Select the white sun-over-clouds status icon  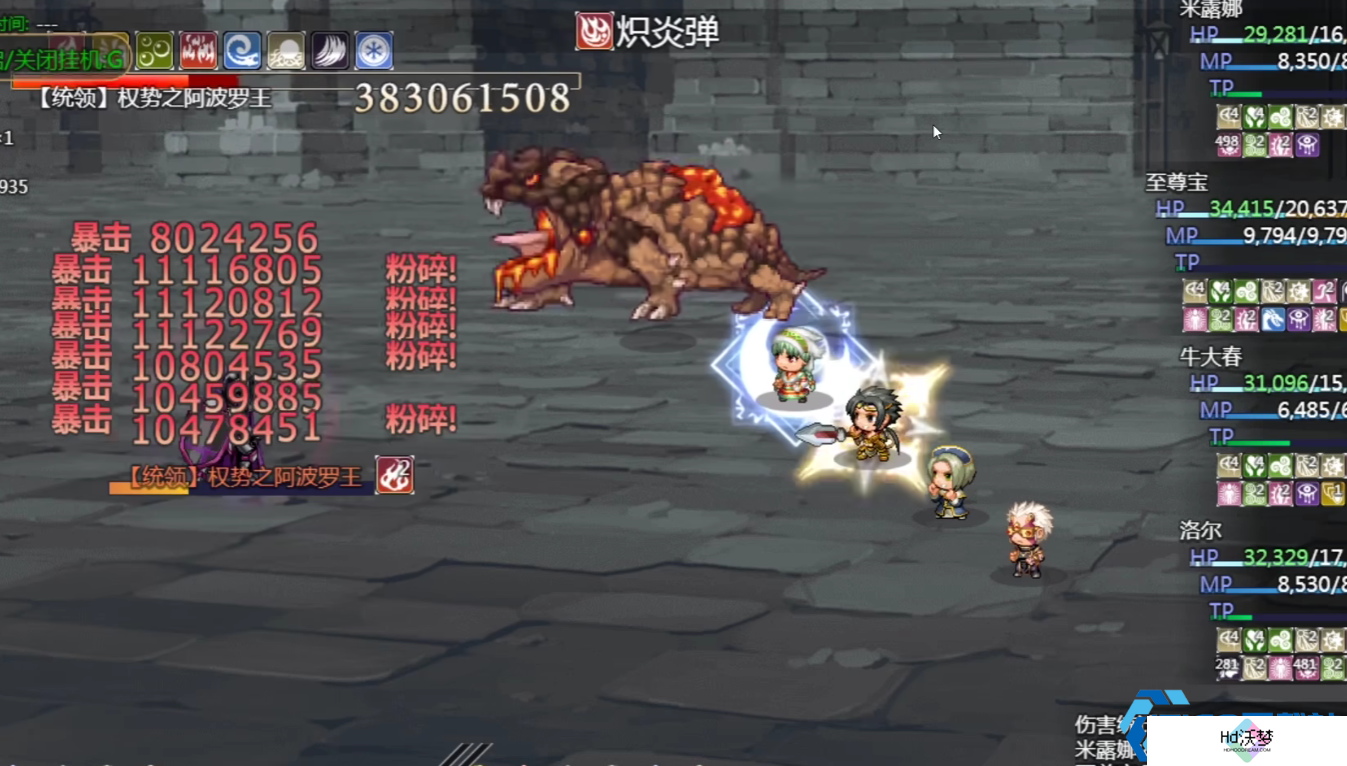pyautogui.click(x=286, y=51)
